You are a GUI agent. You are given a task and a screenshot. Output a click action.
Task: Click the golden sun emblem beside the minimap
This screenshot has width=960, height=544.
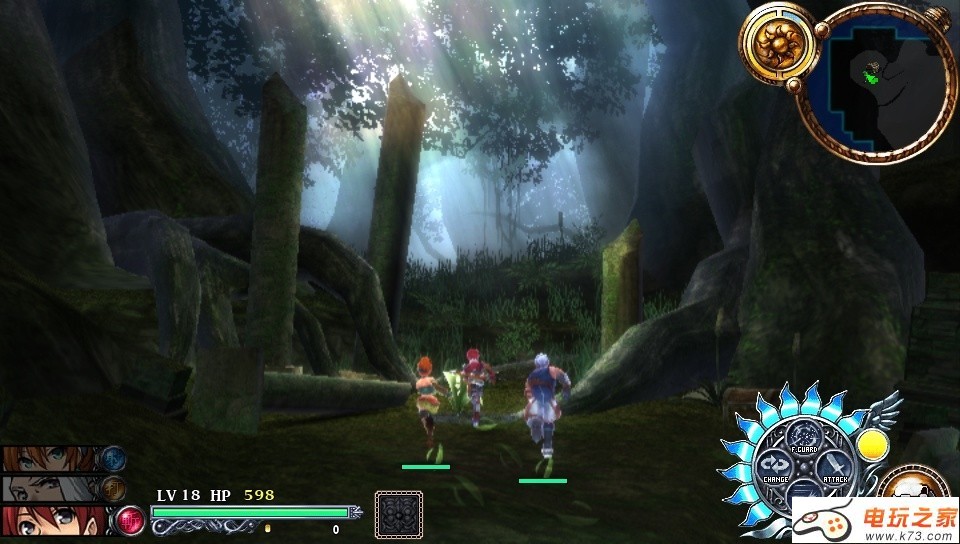[x=777, y=43]
